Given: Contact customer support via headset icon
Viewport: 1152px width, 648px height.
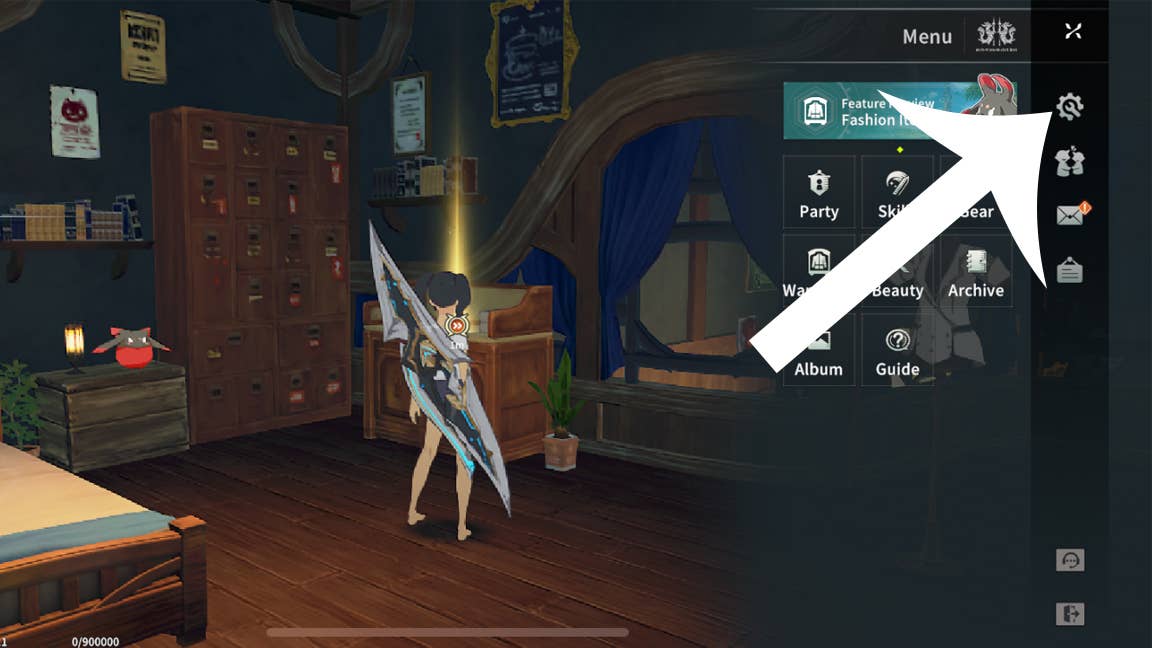Looking at the screenshot, I should [x=1070, y=560].
